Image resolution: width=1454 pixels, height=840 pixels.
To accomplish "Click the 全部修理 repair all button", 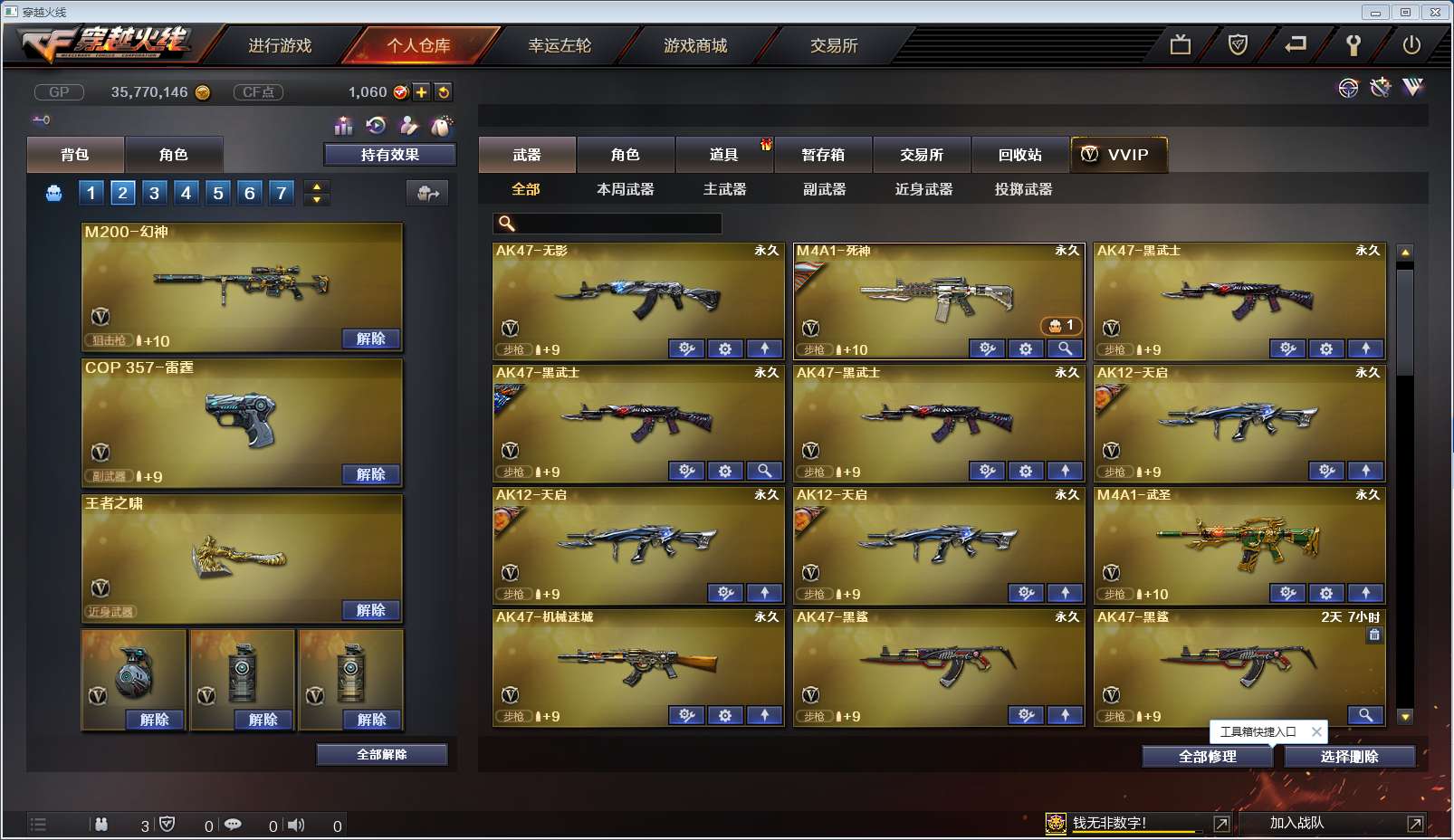I will point(1209,756).
